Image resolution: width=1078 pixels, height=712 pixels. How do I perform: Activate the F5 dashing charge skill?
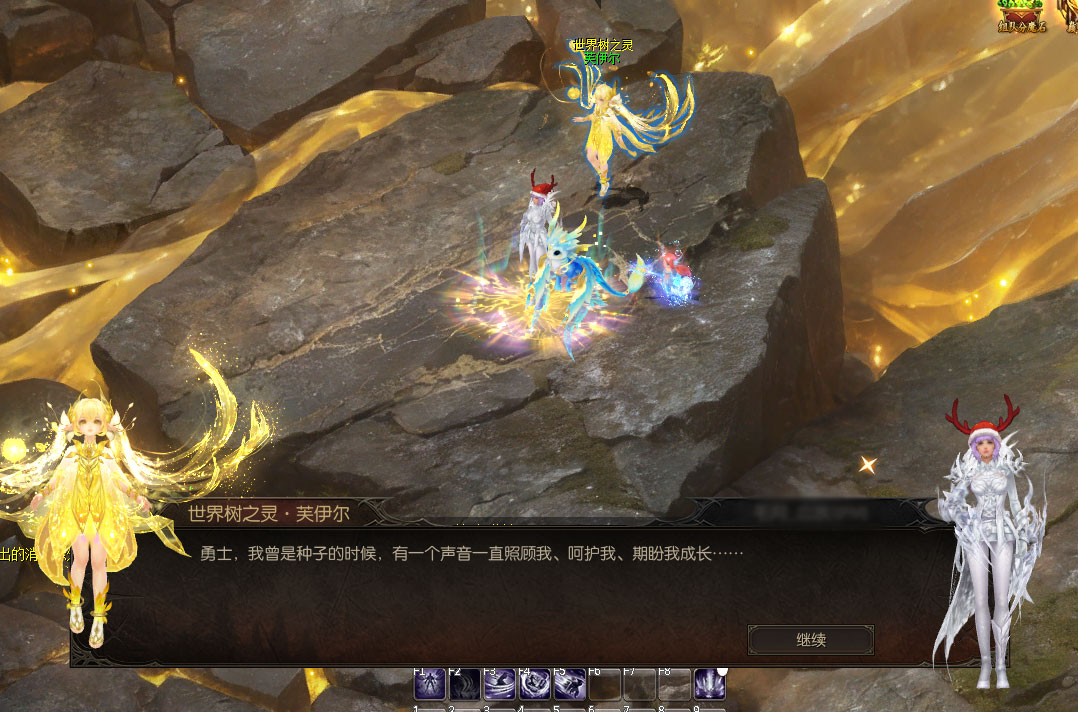(x=570, y=684)
